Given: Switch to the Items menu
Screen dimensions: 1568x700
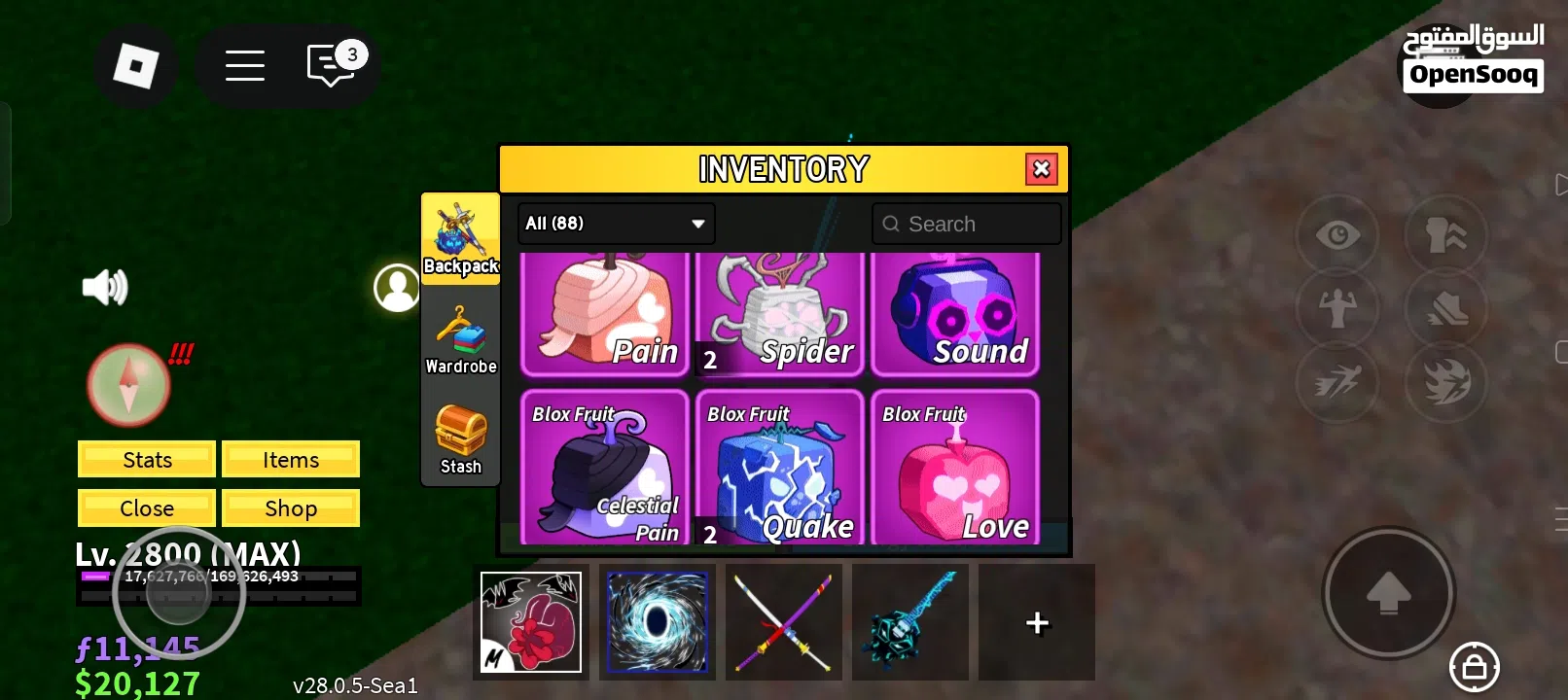Looking at the screenshot, I should [x=291, y=459].
